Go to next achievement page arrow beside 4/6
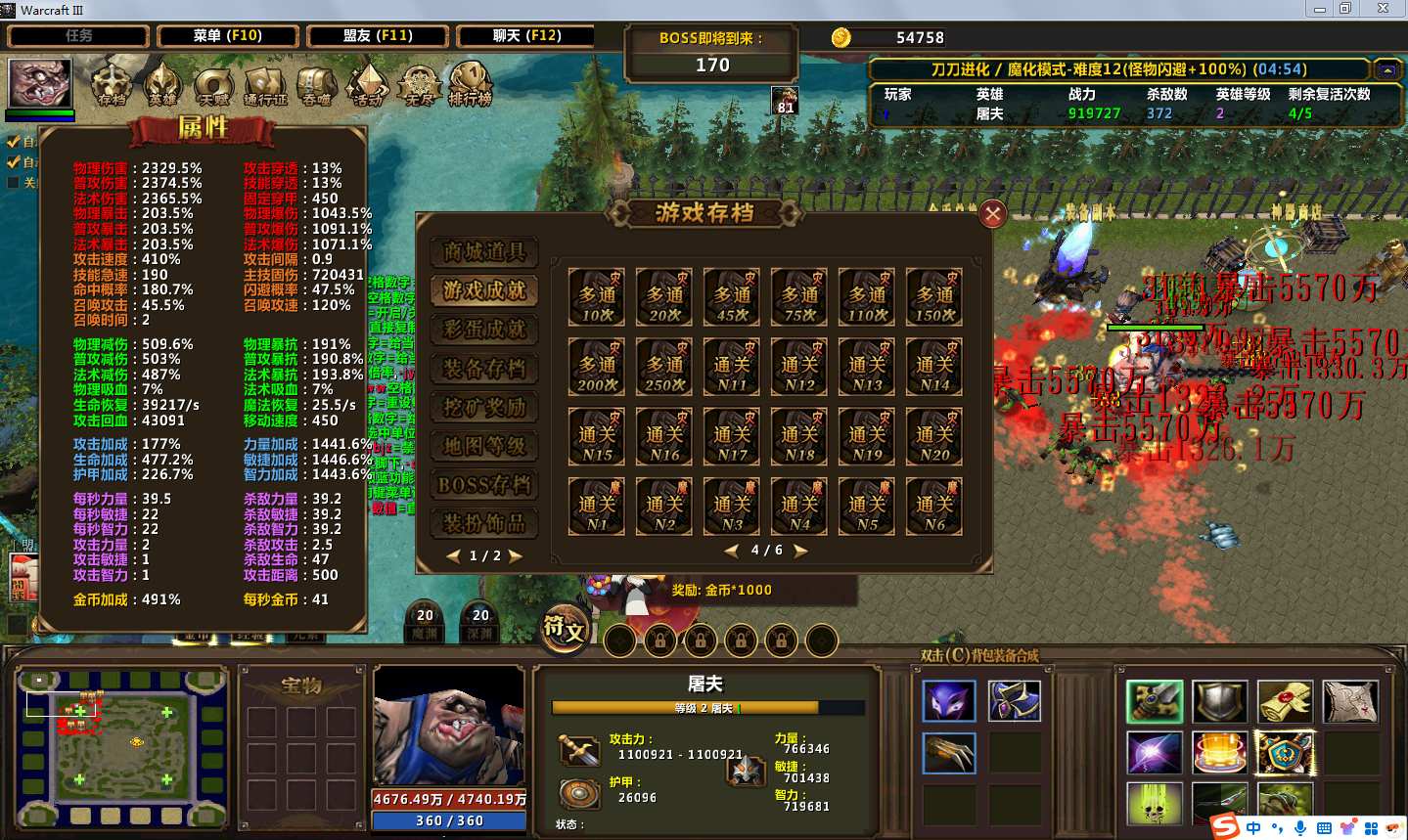The height and width of the screenshot is (840, 1408). (x=800, y=551)
